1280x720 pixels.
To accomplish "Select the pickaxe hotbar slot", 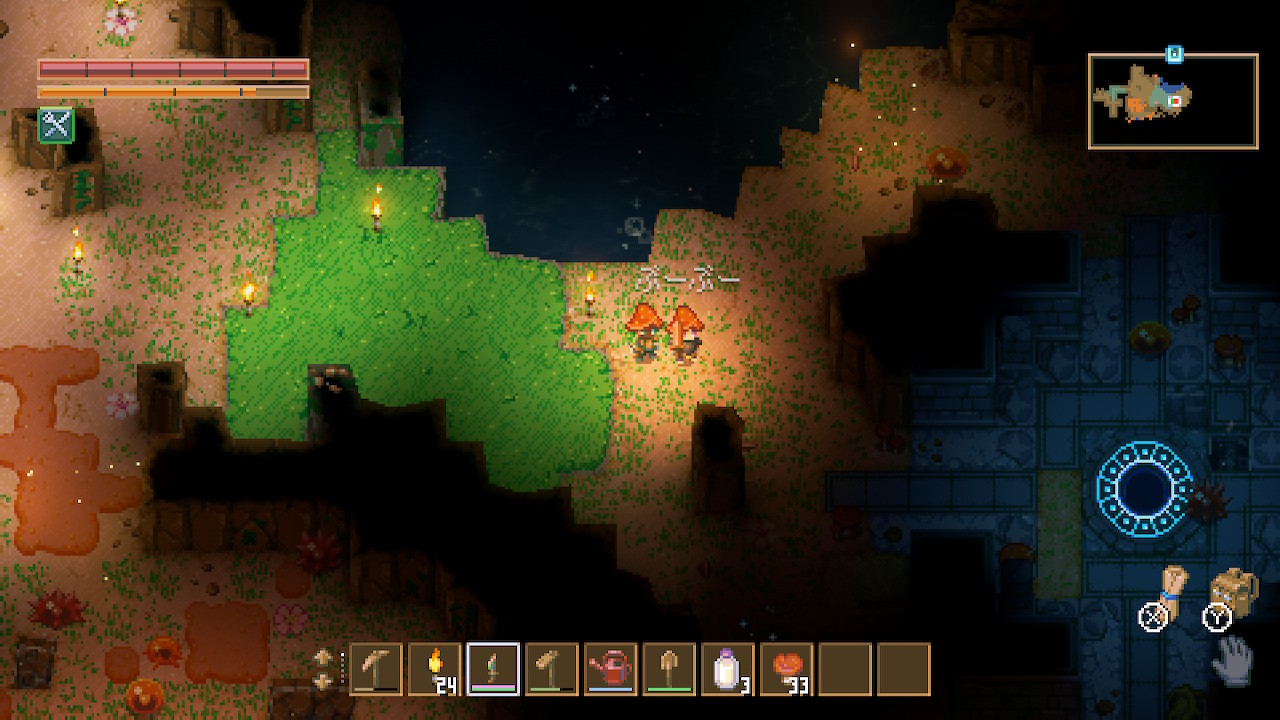I will (x=376, y=669).
